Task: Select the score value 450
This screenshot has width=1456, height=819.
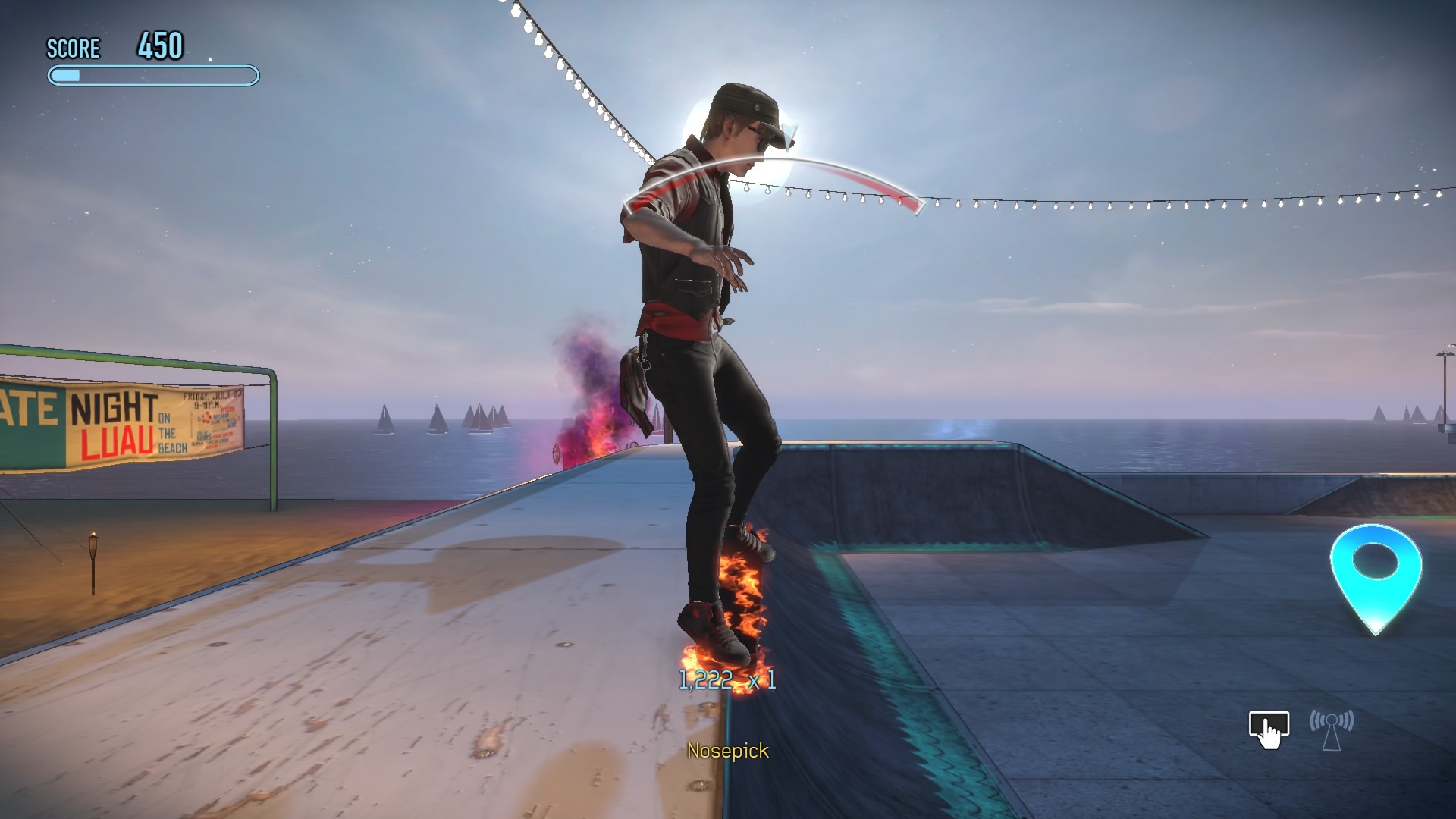Action: point(160,44)
